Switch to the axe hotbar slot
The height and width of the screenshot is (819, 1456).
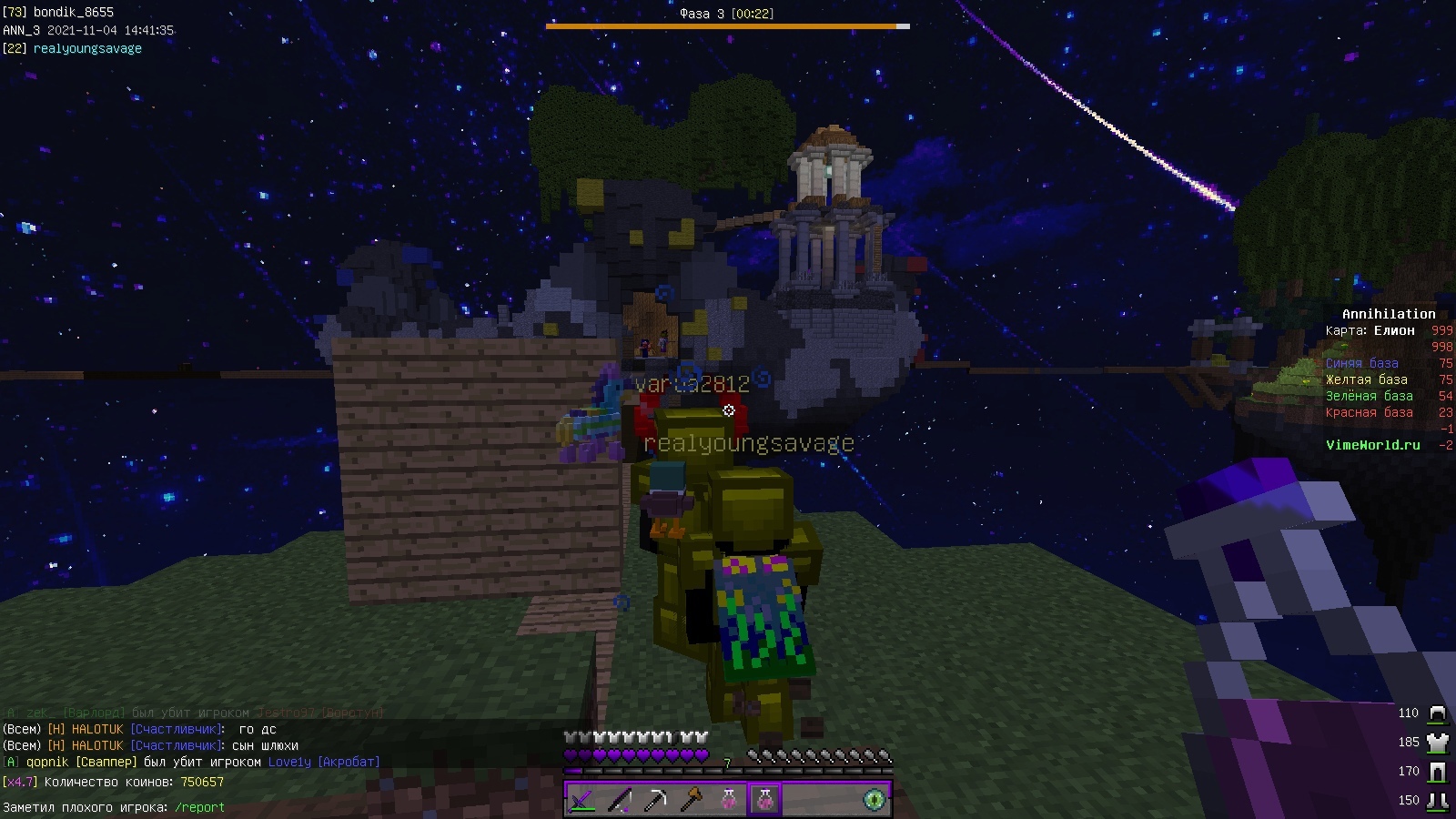pyautogui.click(x=692, y=800)
